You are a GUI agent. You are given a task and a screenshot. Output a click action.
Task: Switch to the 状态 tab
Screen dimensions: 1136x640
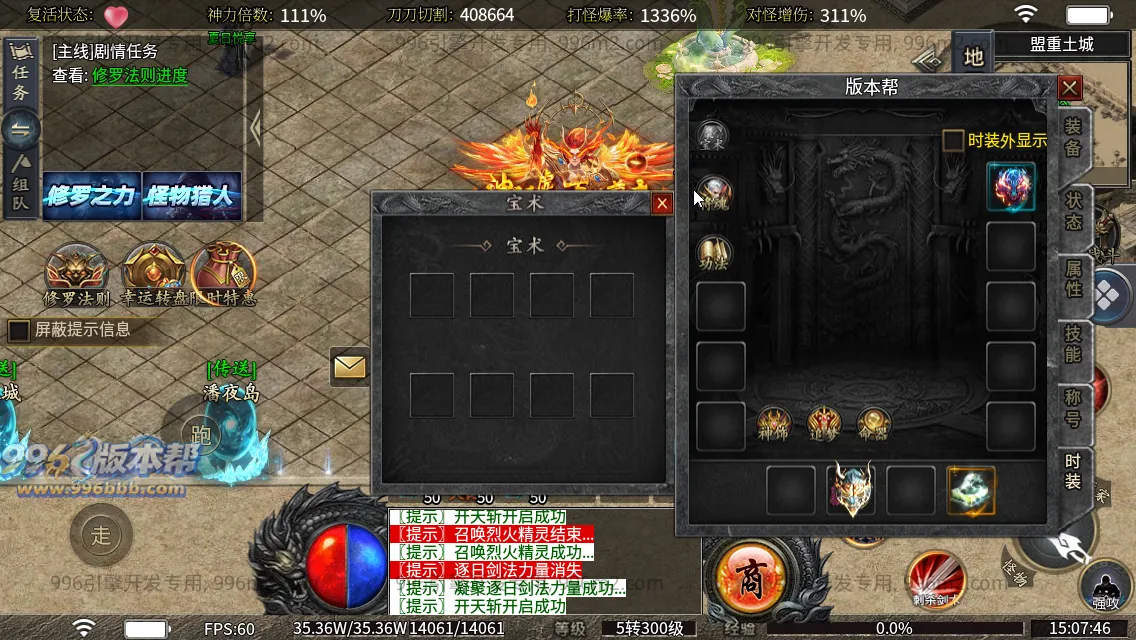[1073, 209]
